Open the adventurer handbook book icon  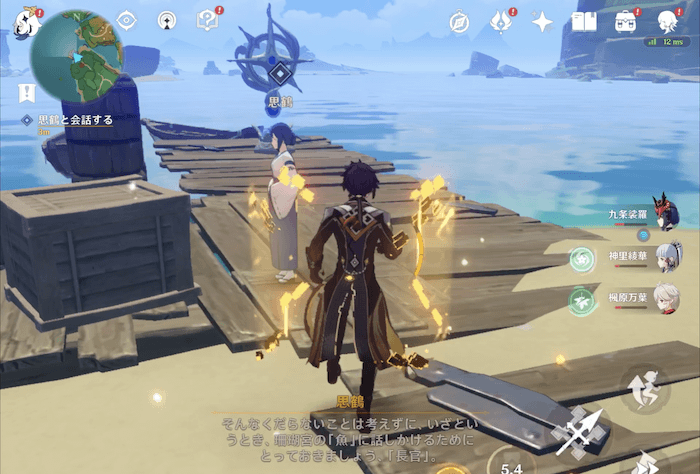coord(584,21)
